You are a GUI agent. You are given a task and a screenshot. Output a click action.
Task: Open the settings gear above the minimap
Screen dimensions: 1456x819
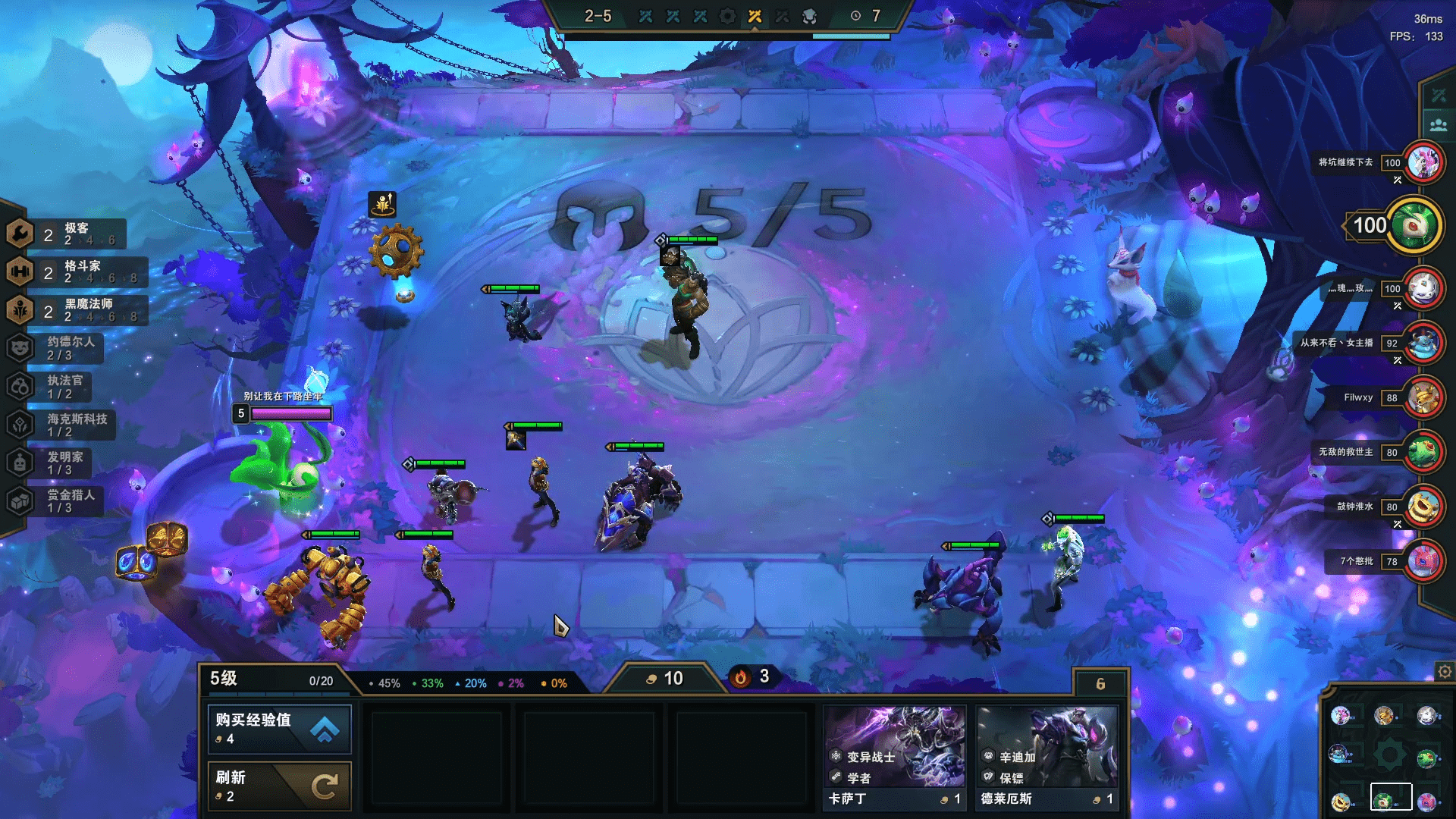tap(1445, 671)
